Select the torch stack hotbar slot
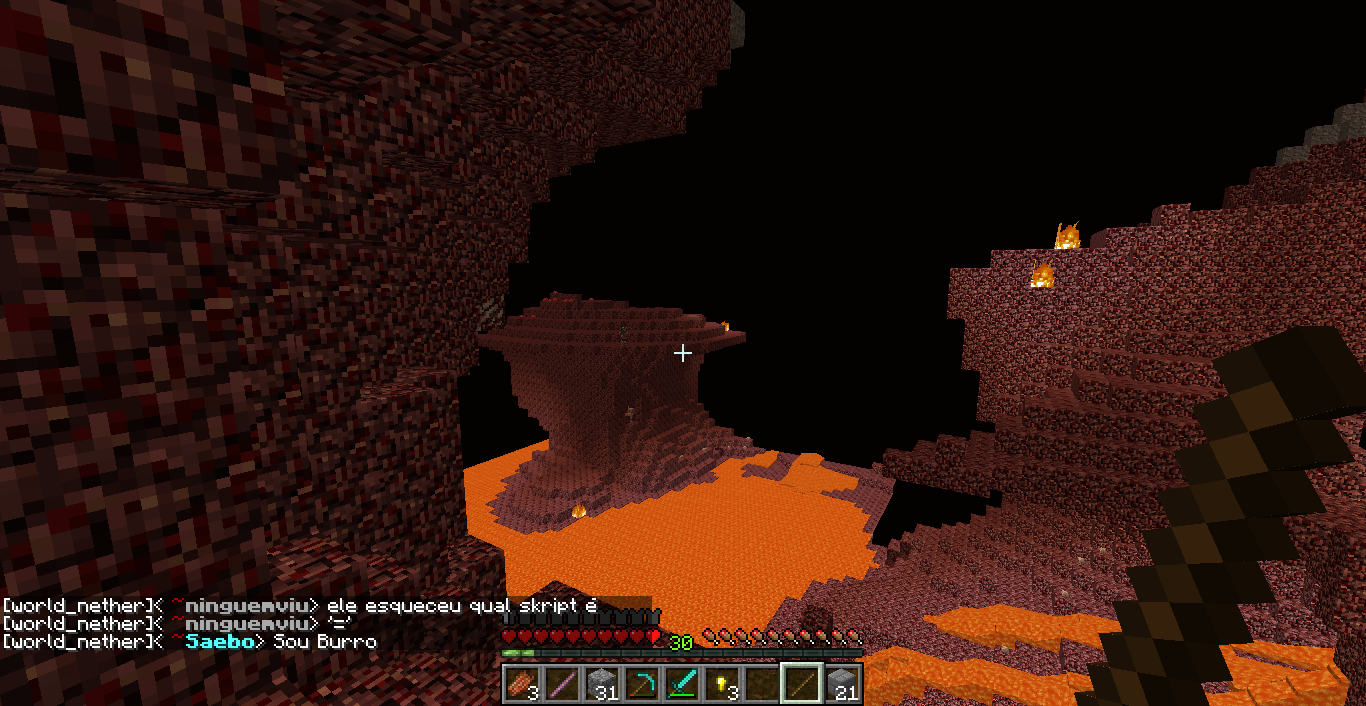 (x=722, y=684)
